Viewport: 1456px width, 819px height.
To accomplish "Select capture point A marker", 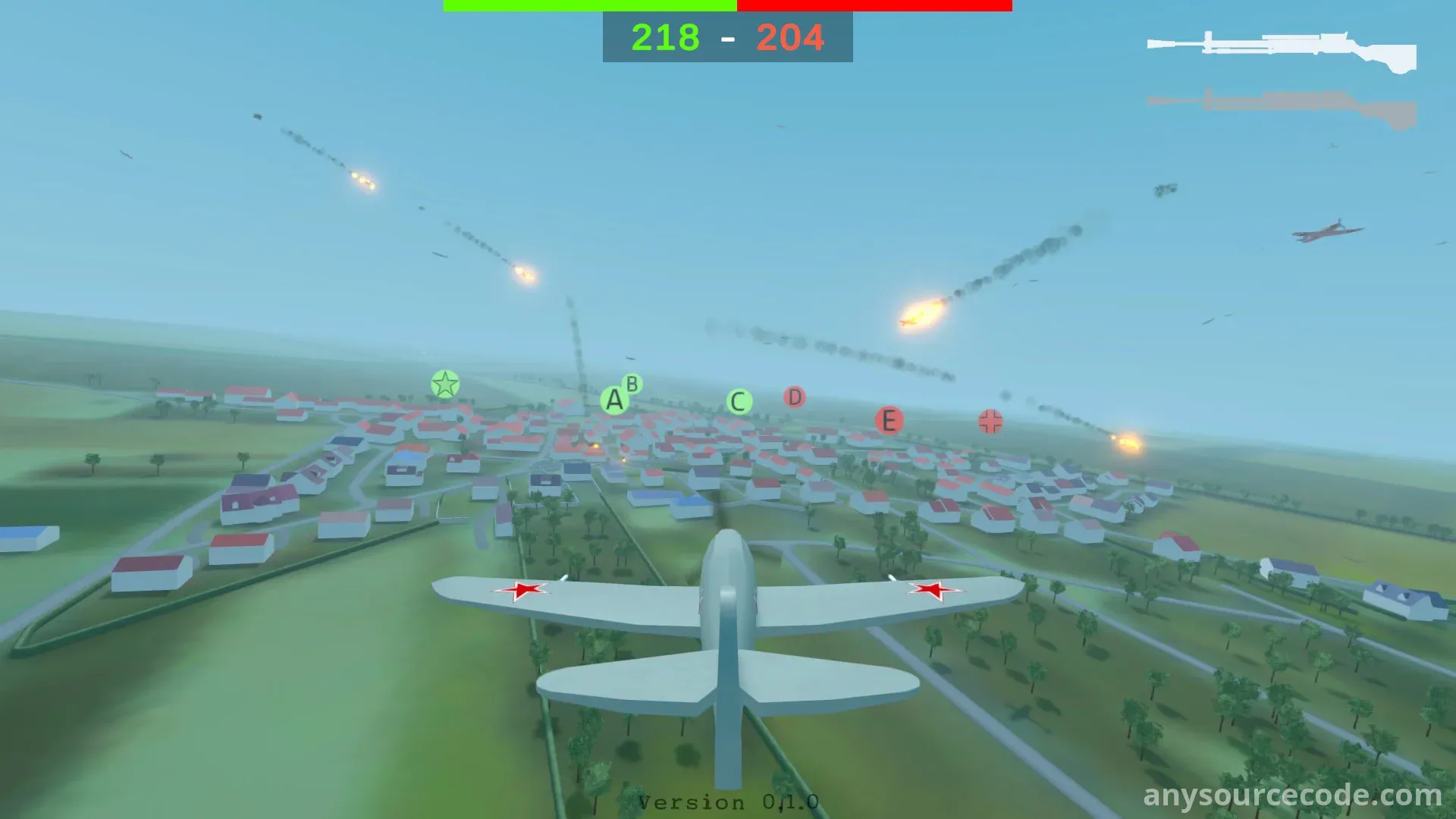I will pyautogui.click(x=614, y=400).
